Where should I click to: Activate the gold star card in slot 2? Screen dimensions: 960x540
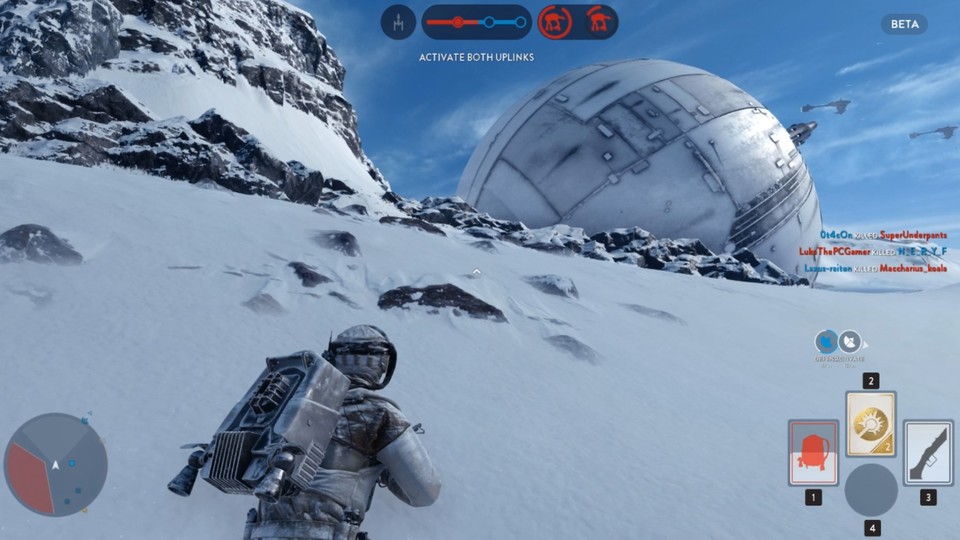click(x=871, y=424)
